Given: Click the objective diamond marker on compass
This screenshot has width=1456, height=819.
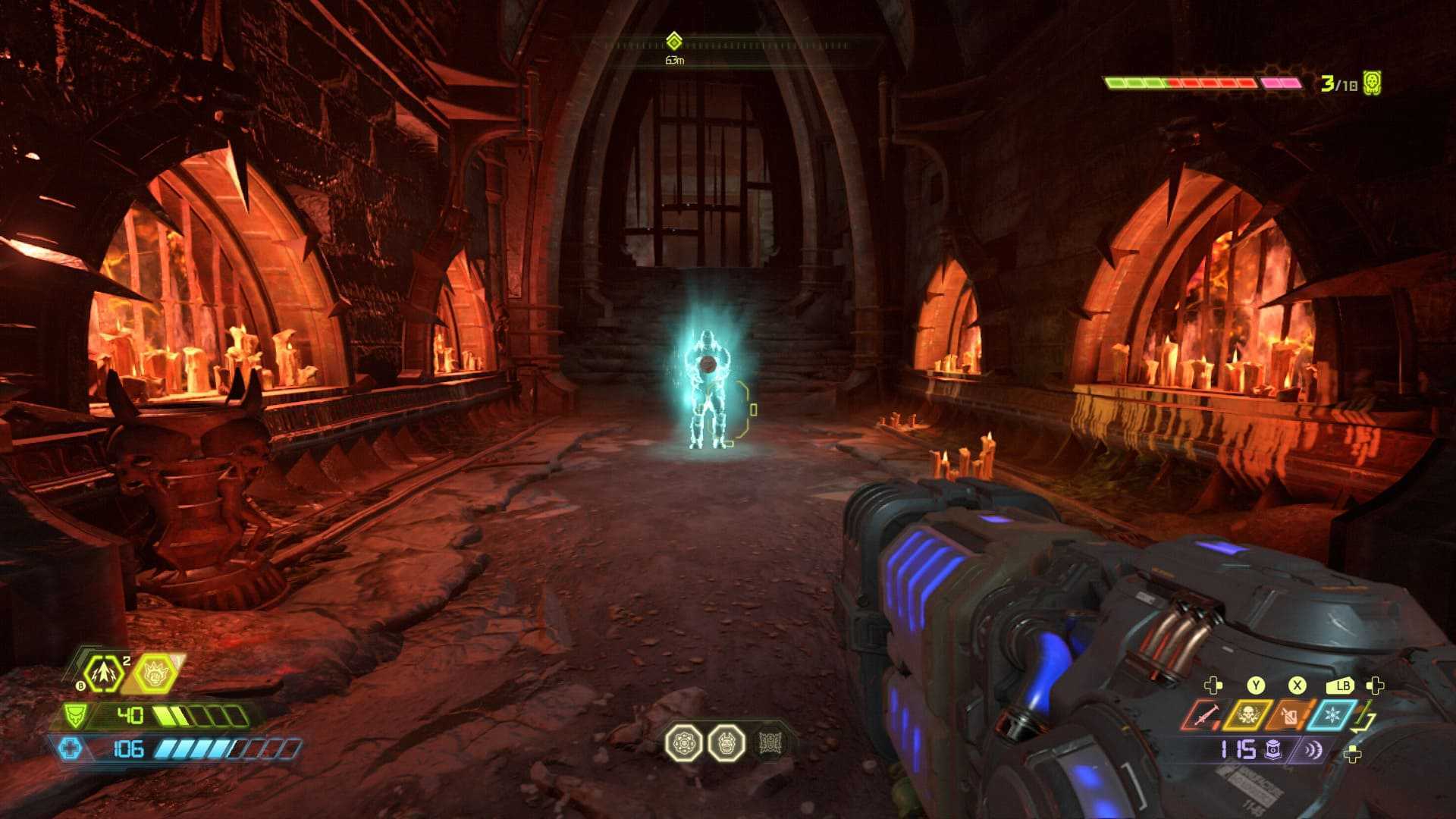Looking at the screenshot, I should (x=673, y=41).
